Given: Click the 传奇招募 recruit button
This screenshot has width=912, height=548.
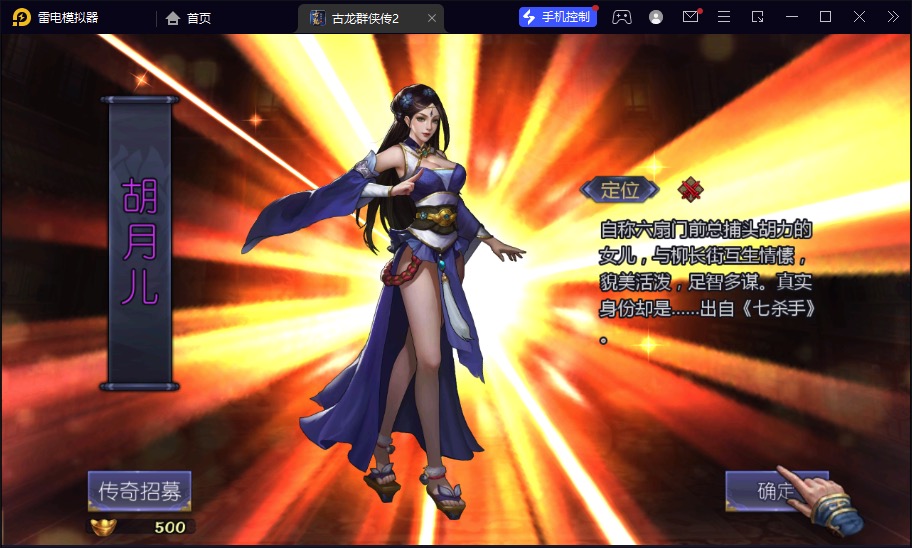Looking at the screenshot, I should click(139, 491).
